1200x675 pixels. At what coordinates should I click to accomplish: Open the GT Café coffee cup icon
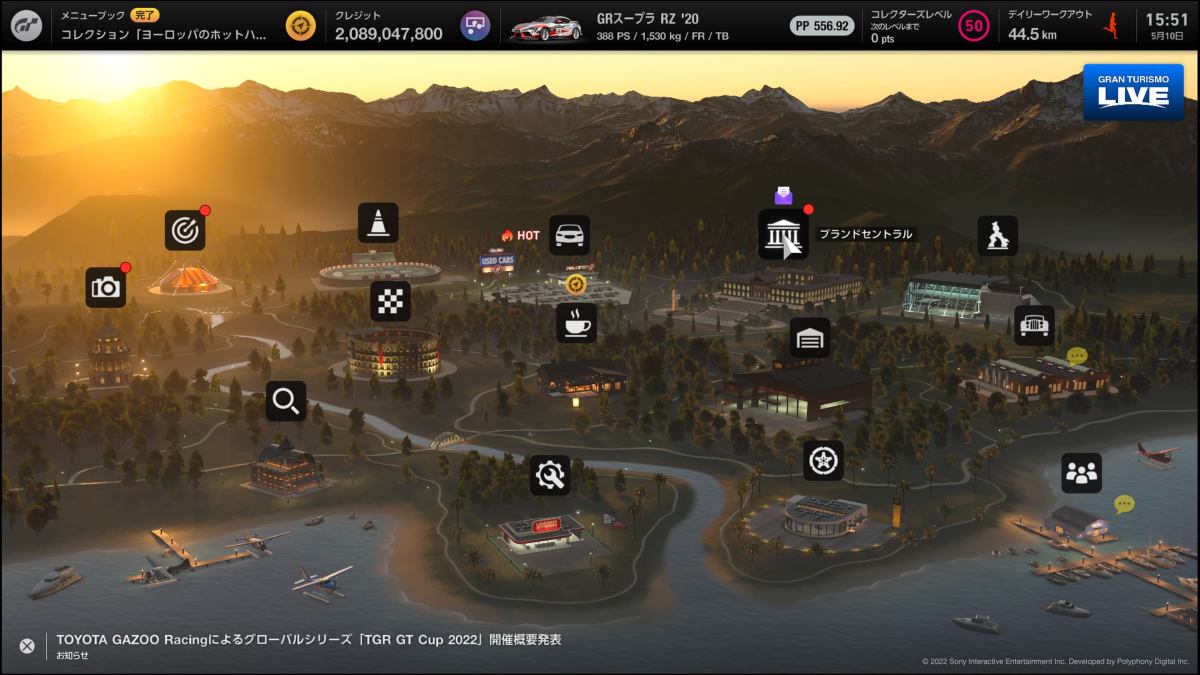coord(576,323)
